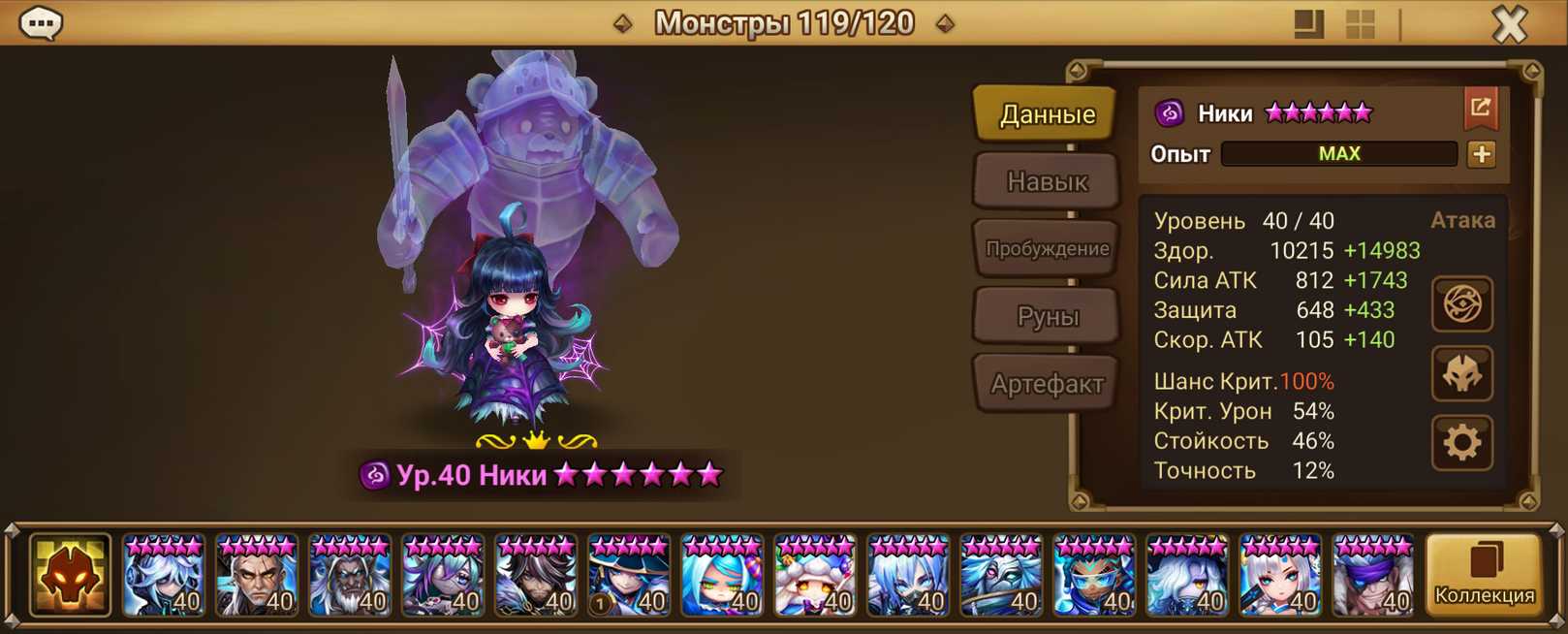
Task: Share Ники using the red arrow icon
Action: tap(1480, 109)
